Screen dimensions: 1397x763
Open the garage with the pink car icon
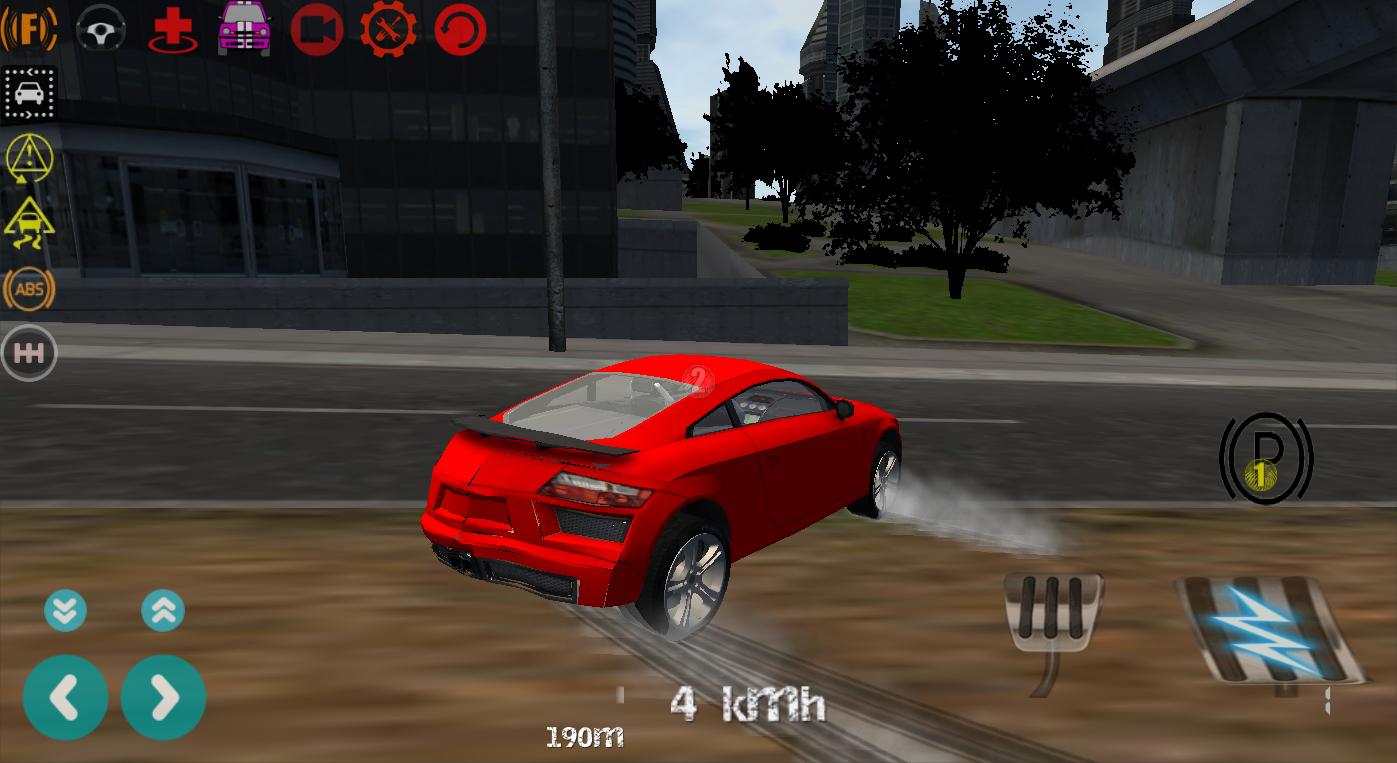[244, 28]
